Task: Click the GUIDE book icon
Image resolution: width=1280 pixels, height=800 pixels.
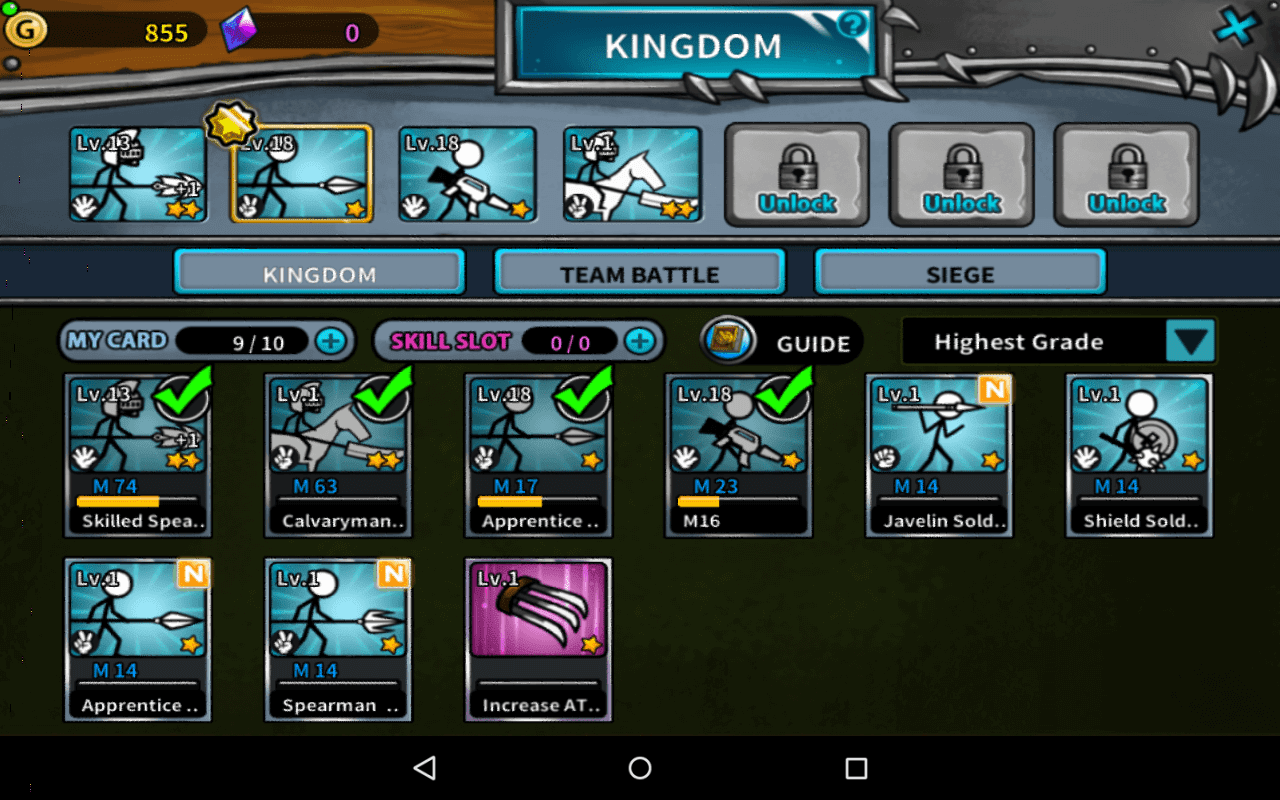Action: 727,340
